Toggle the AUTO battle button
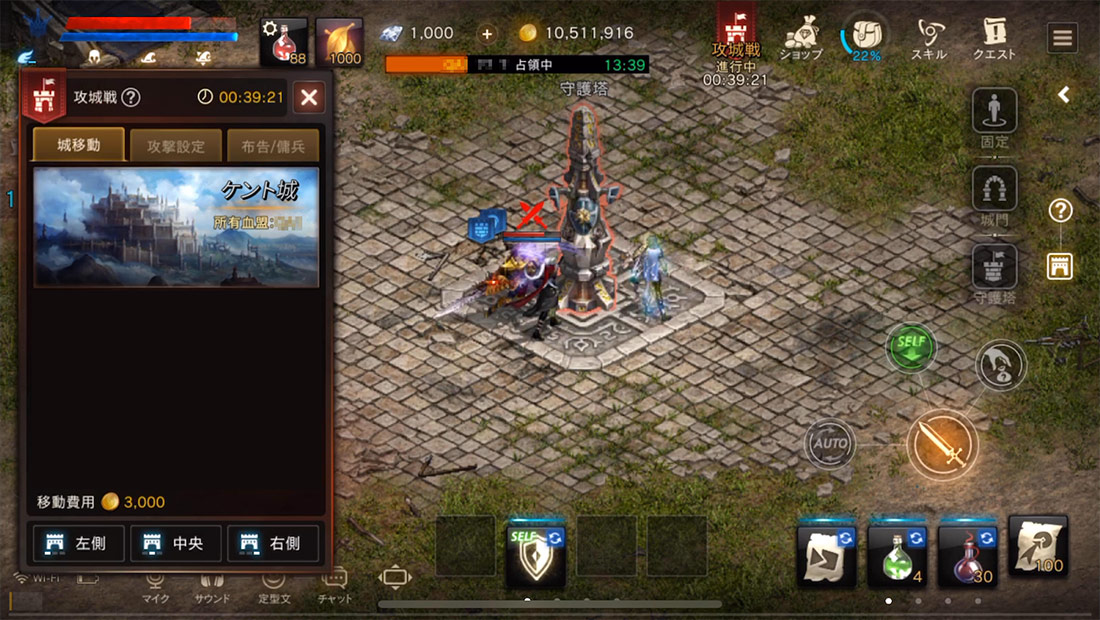The height and width of the screenshot is (620, 1100). [x=831, y=443]
